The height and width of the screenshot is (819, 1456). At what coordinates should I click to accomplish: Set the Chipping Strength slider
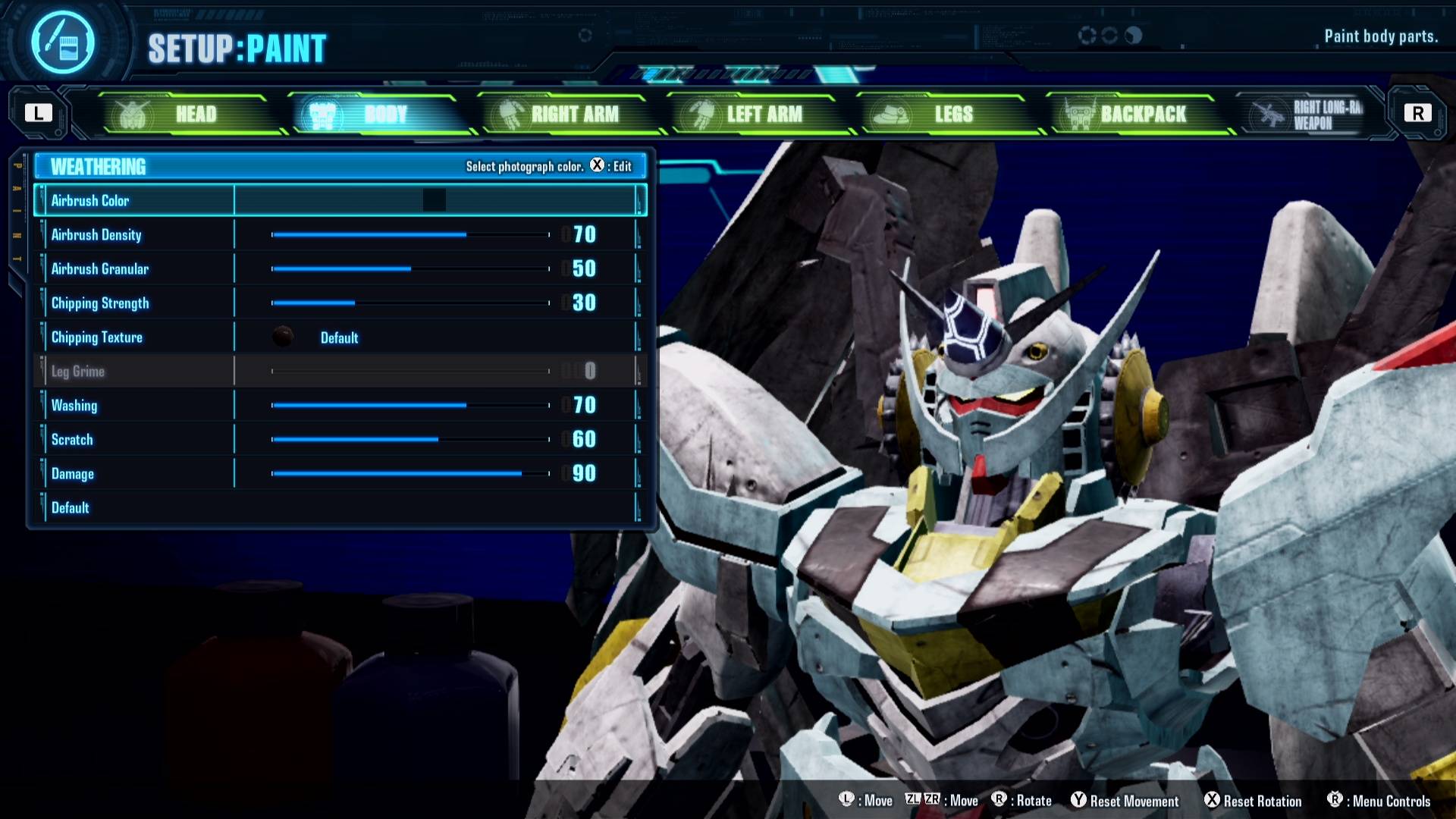pos(409,303)
